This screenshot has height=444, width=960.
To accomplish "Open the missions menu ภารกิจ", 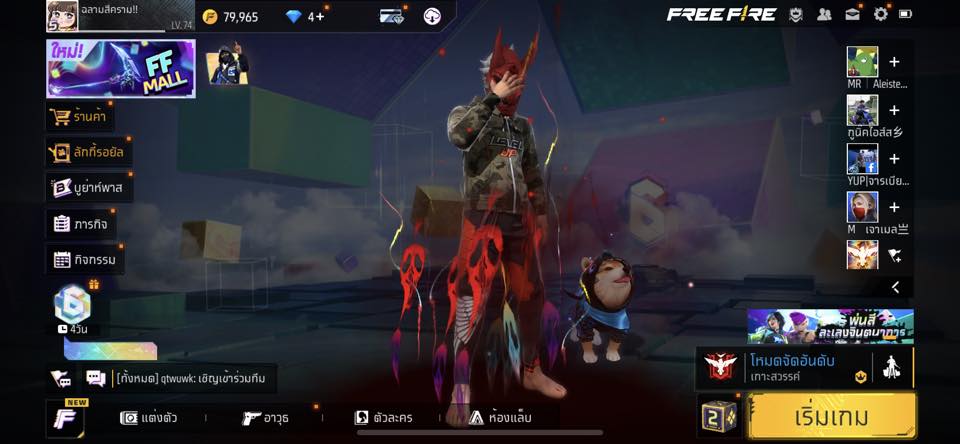I will click(x=81, y=224).
